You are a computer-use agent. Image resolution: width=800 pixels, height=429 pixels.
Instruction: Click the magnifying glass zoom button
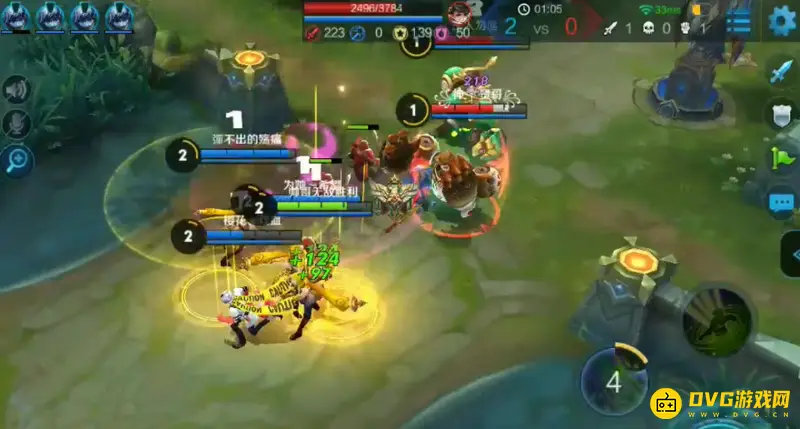pyautogui.click(x=17, y=159)
